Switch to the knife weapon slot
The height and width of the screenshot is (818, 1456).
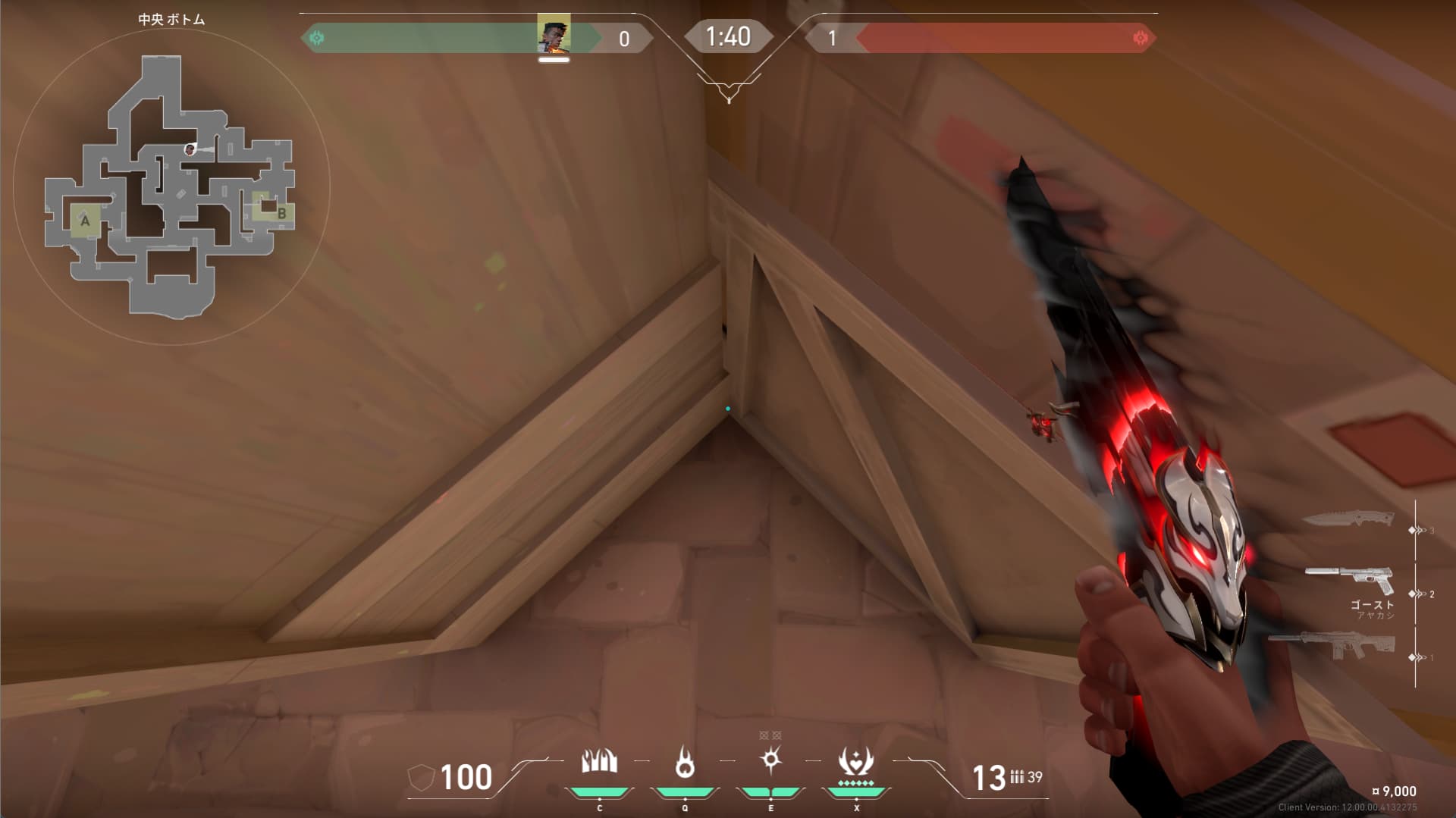pos(1348,519)
